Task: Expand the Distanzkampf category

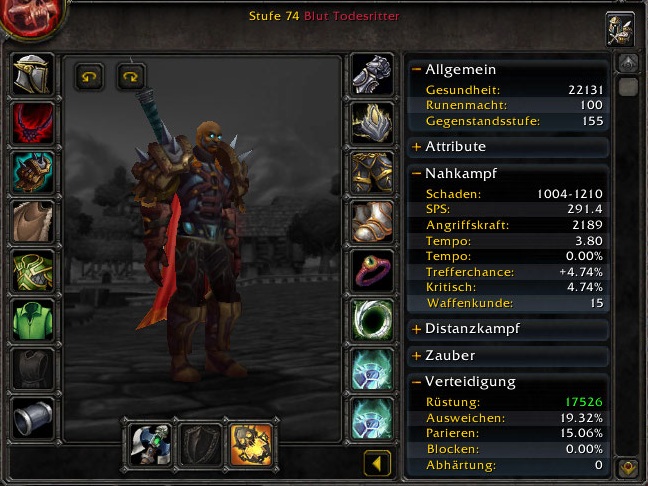Action: (x=417, y=329)
